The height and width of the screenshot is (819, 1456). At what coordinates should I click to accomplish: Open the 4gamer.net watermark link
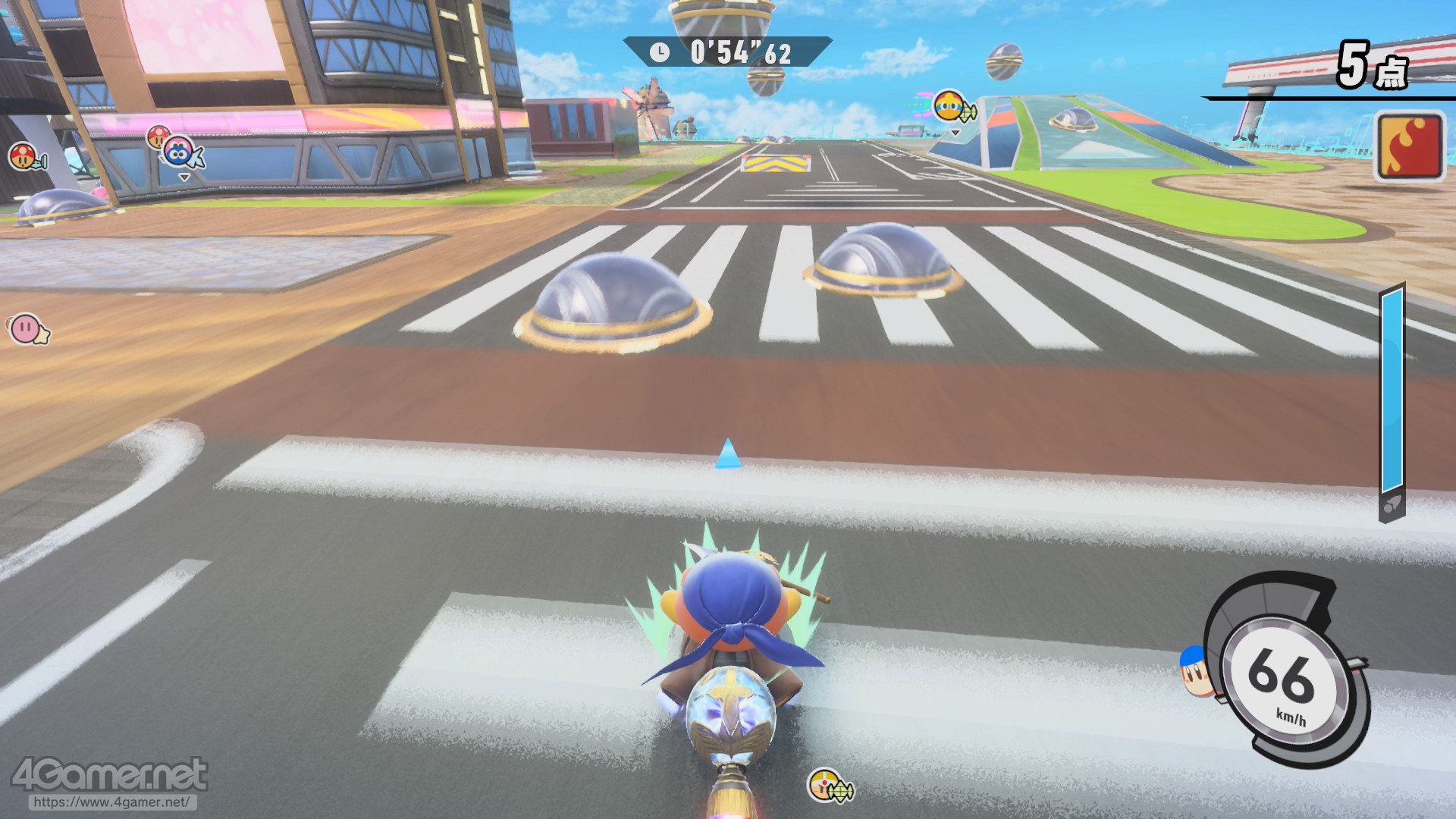pyautogui.click(x=111, y=802)
